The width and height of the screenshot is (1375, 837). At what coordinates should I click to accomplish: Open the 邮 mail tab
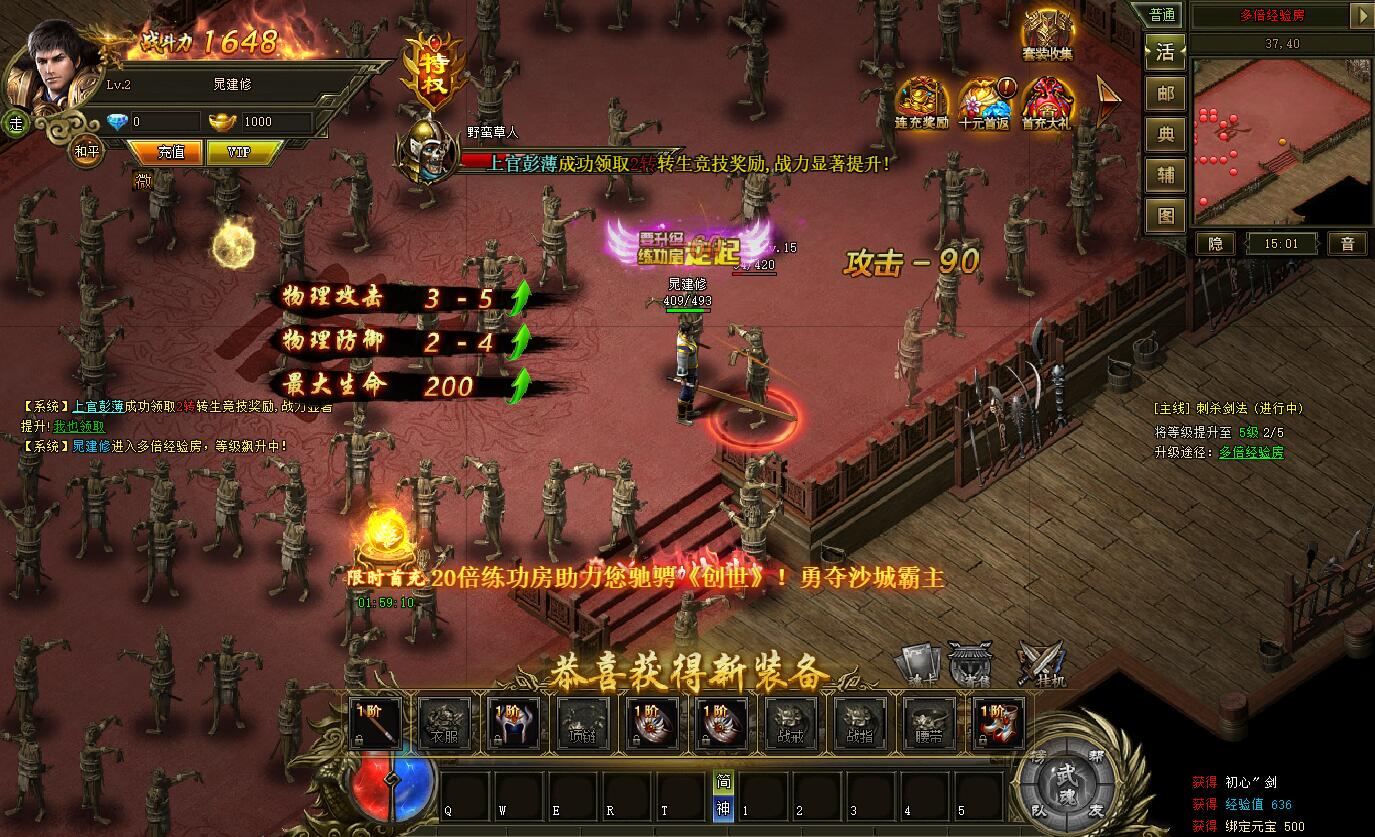coord(1165,93)
